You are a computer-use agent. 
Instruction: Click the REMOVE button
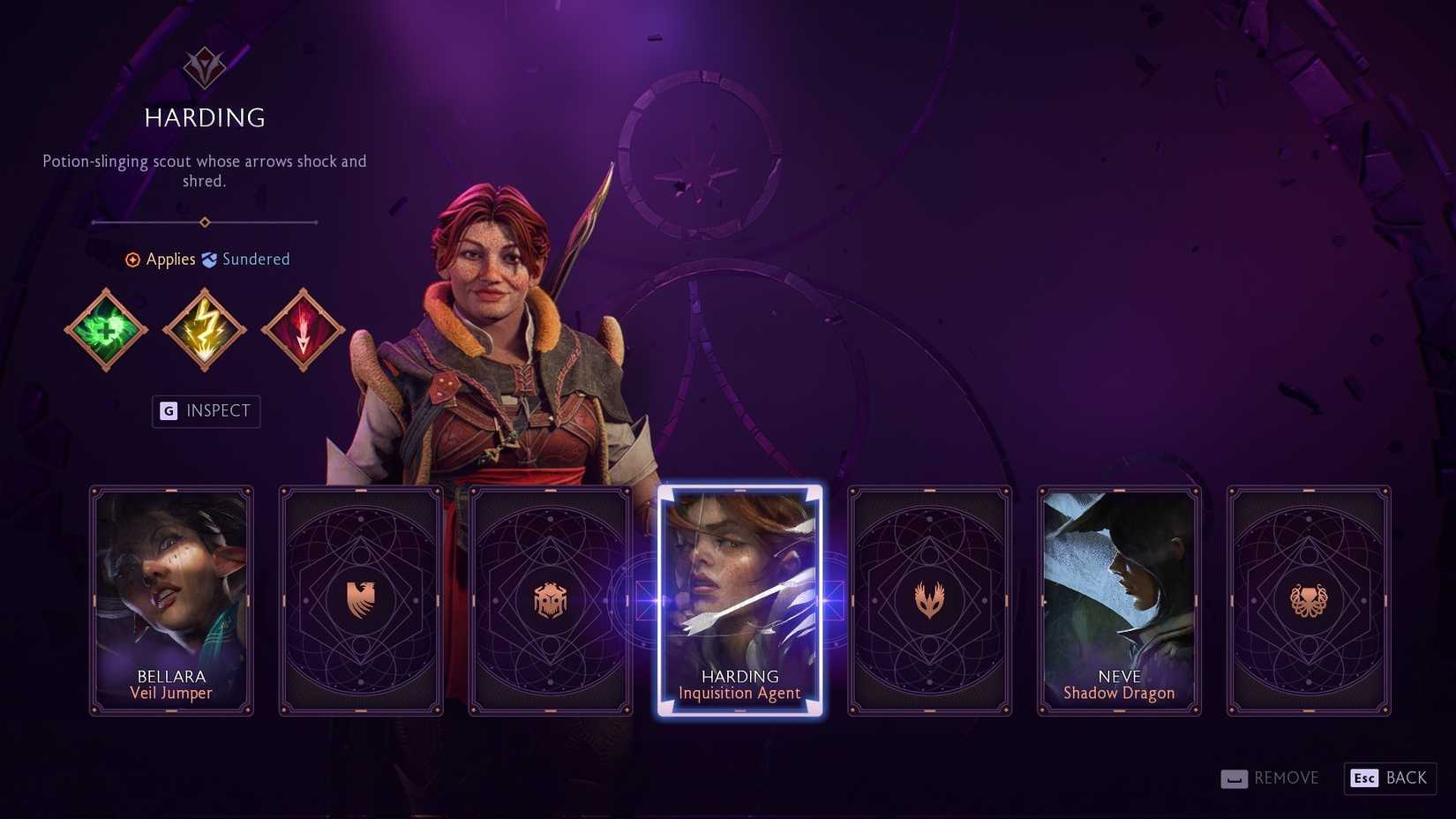pyautogui.click(x=1287, y=778)
